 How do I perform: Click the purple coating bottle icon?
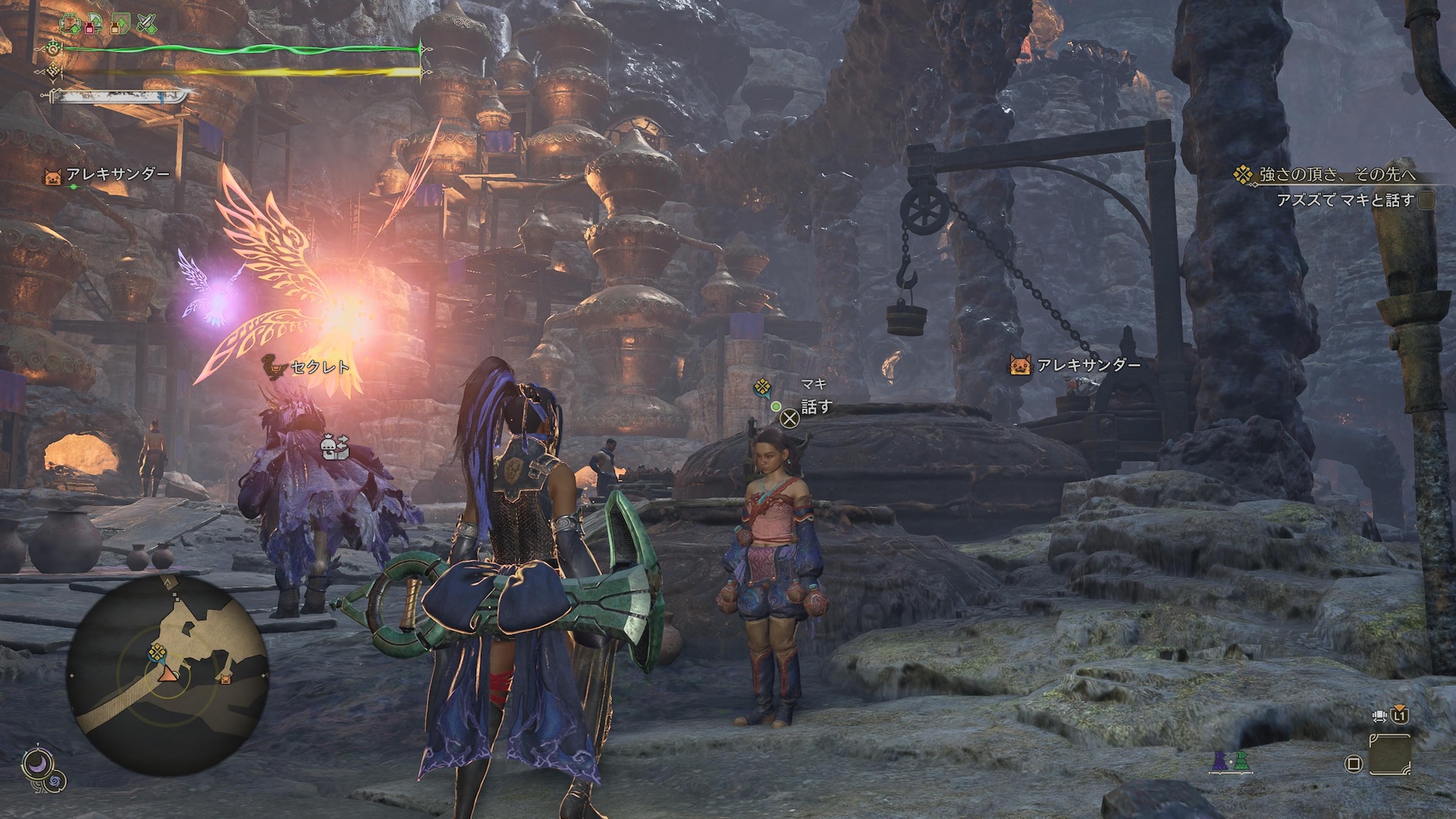click(1219, 761)
